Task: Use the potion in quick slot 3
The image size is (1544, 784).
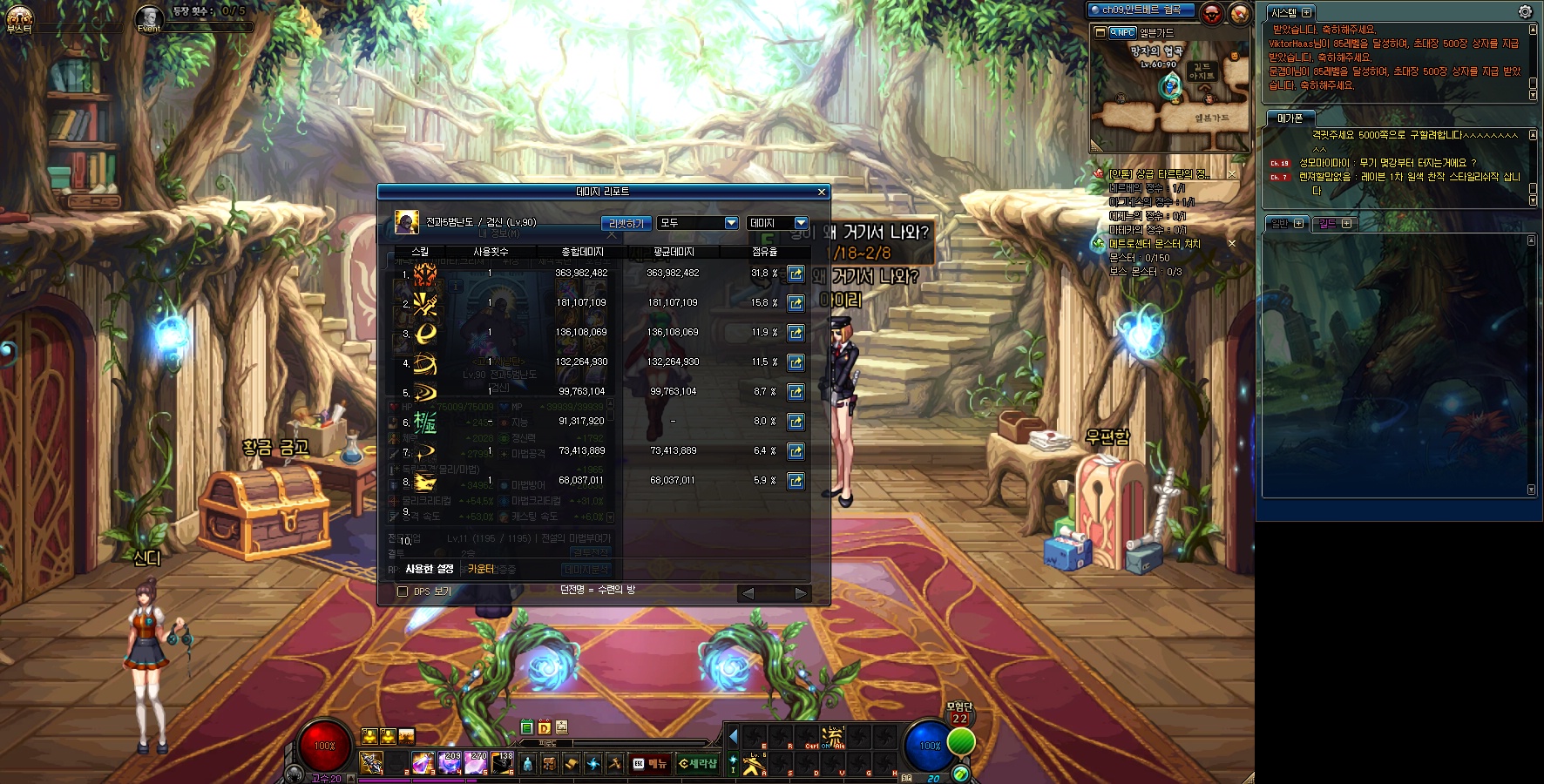Action: point(423,763)
